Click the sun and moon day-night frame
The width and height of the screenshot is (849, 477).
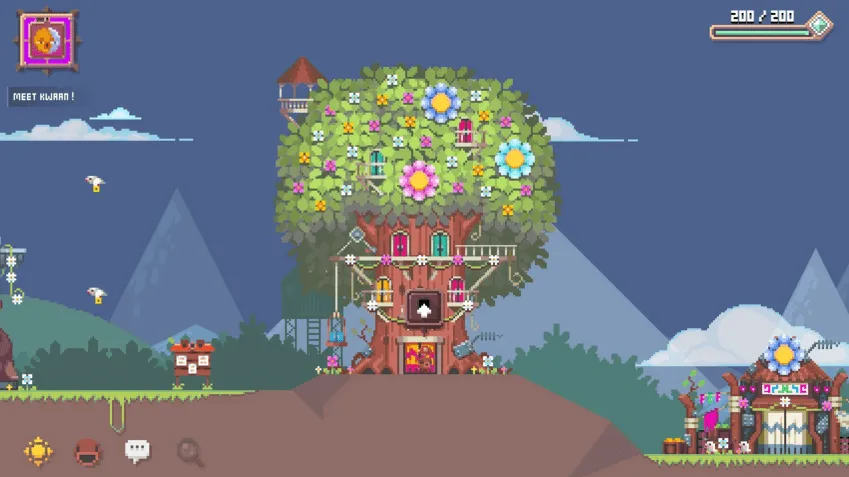pyautogui.click(x=46, y=40)
